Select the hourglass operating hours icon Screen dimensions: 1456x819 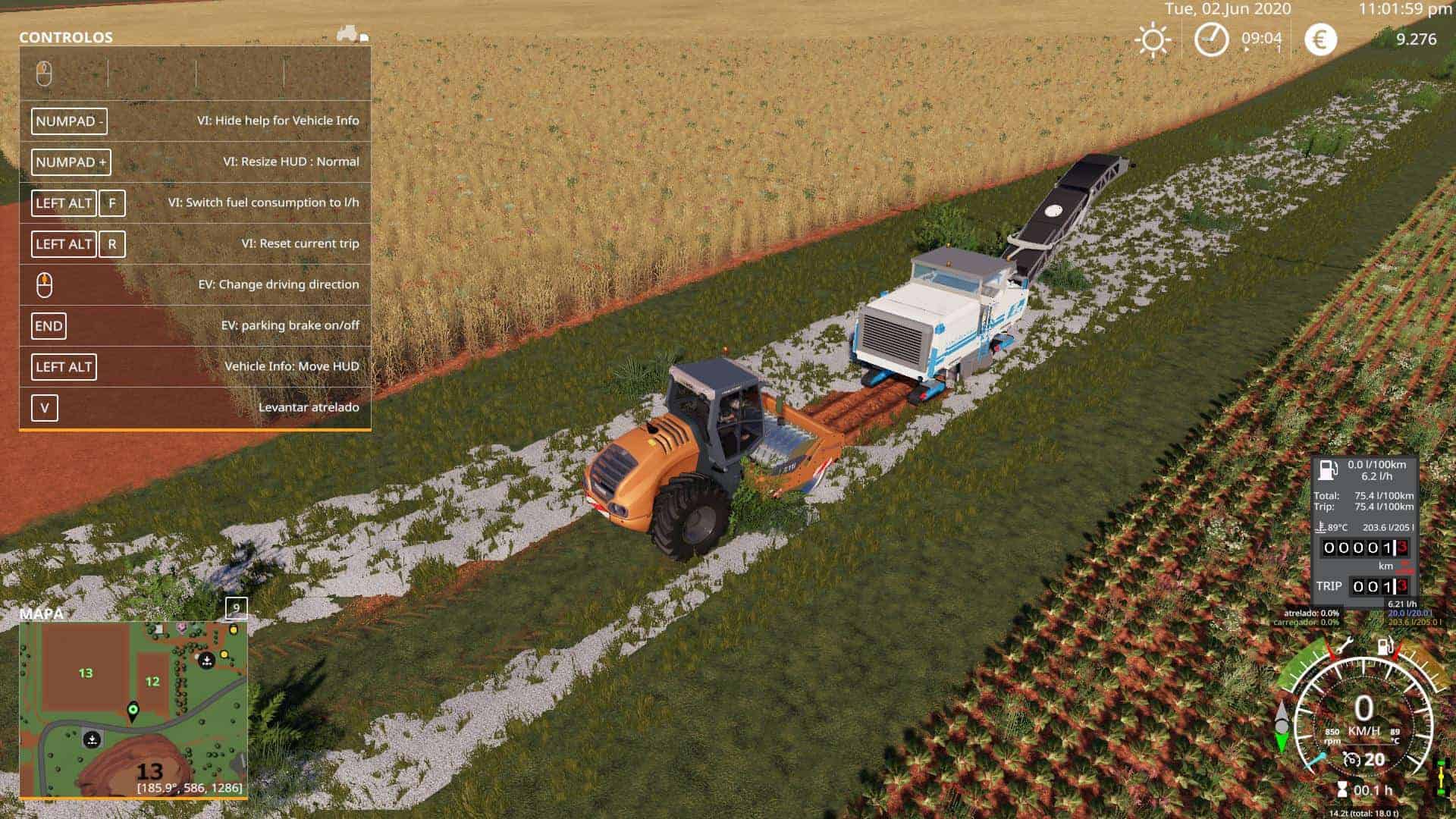click(x=1342, y=789)
